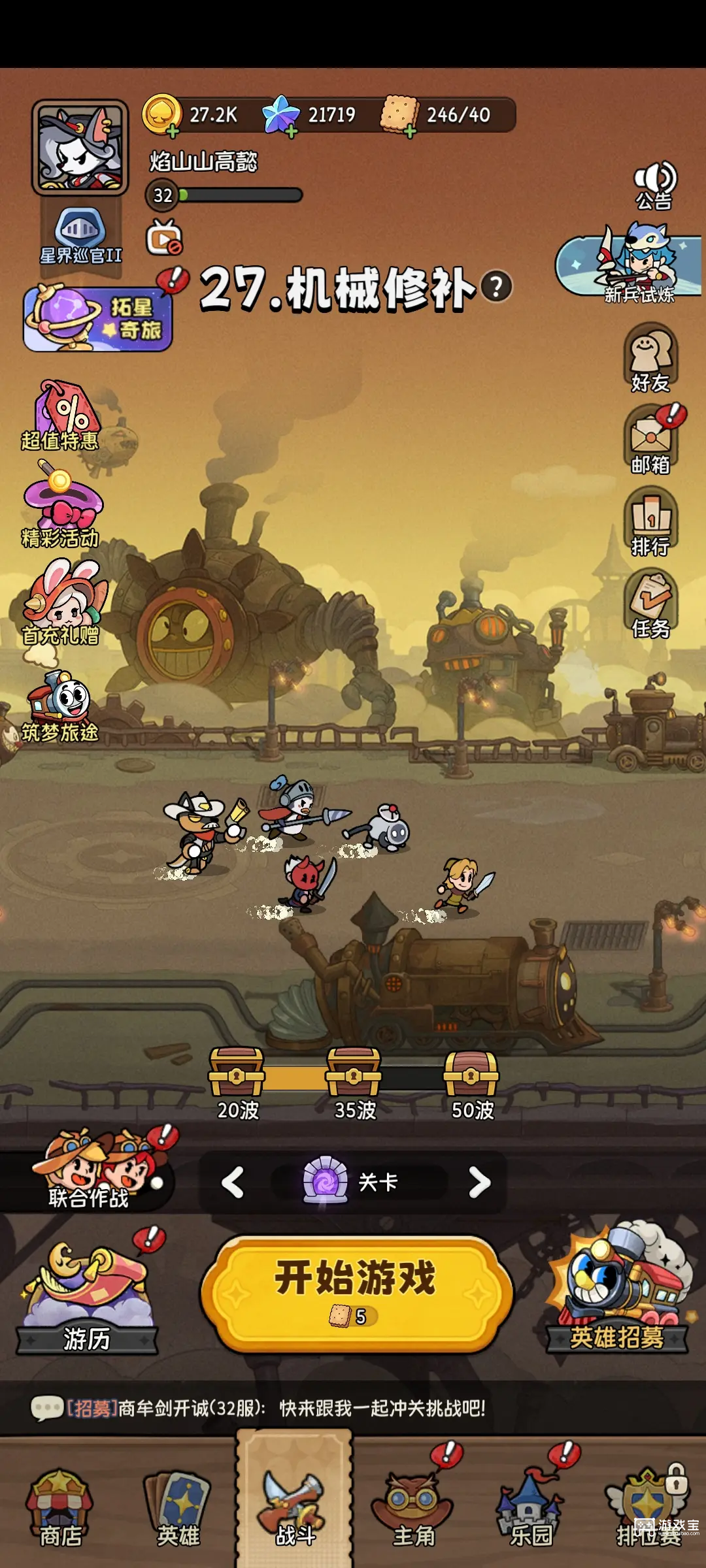The height and width of the screenshot is (1568, 706).
Task: Open the player avatar profile
Action: coord(80,148)
